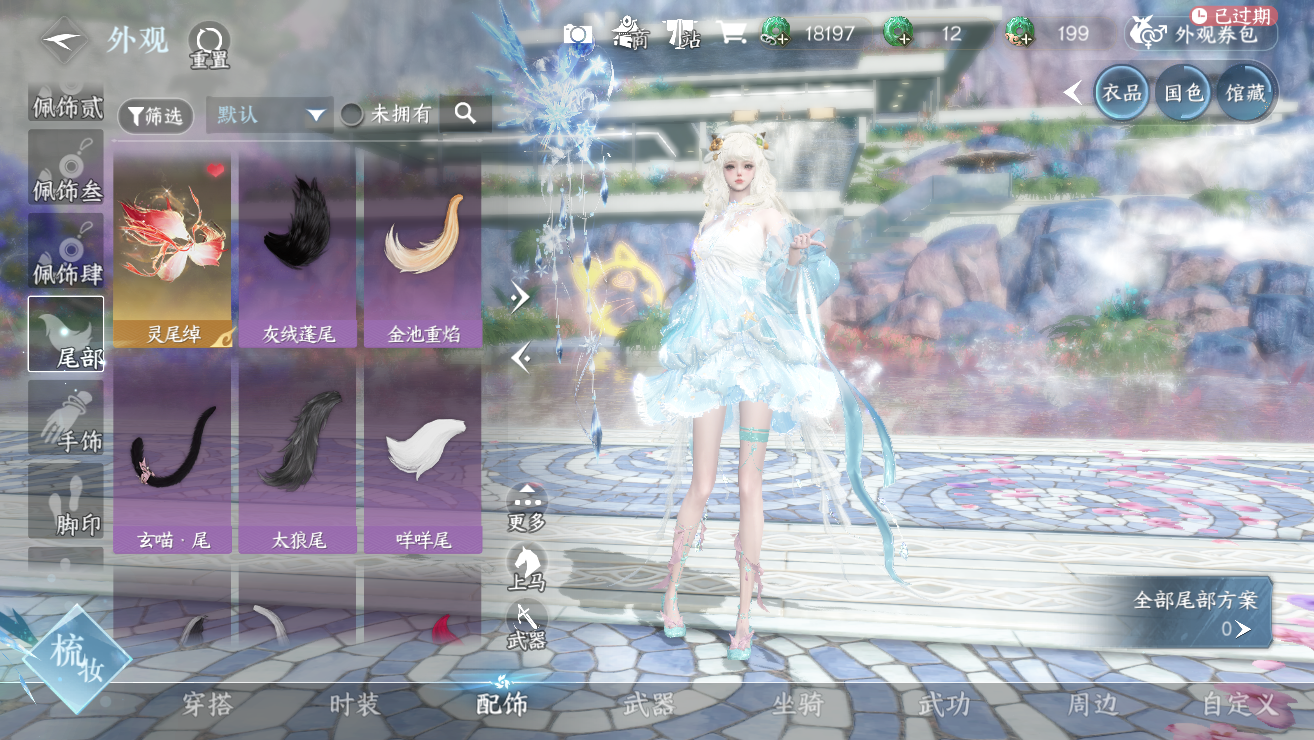Open the 筛选 filter options

[155, 116]
